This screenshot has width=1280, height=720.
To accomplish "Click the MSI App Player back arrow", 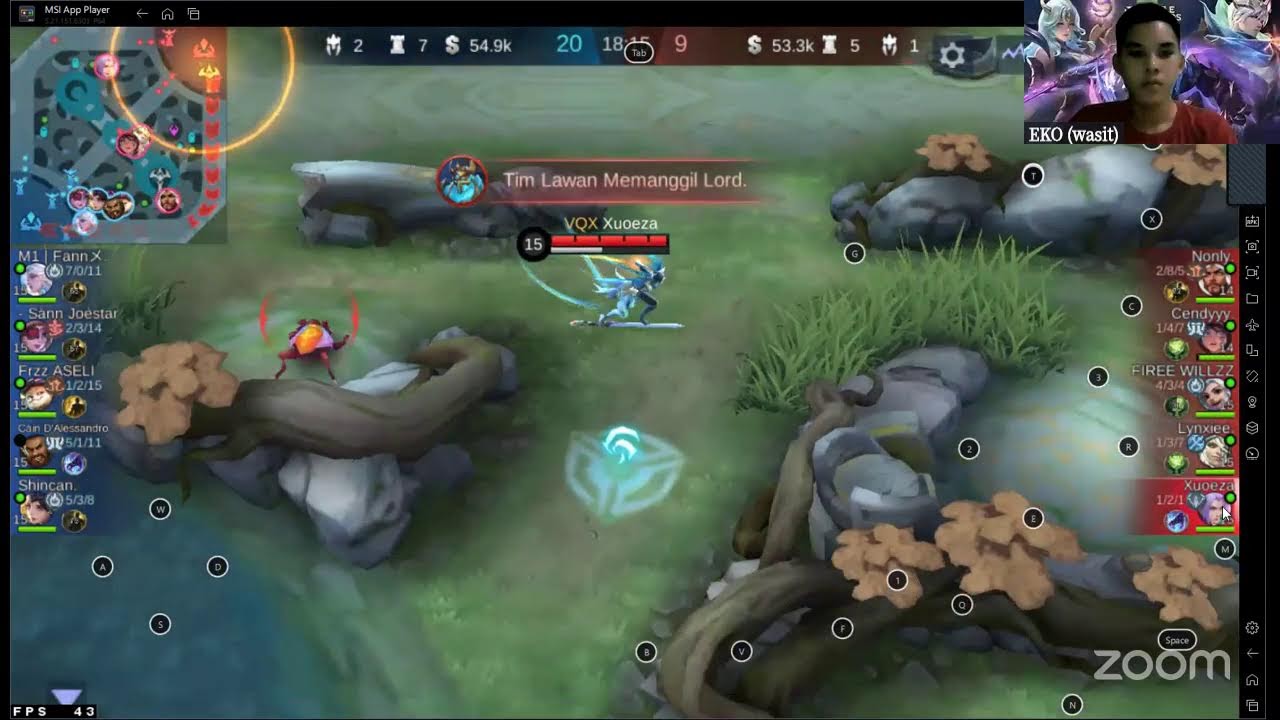I will pos(142,14).
